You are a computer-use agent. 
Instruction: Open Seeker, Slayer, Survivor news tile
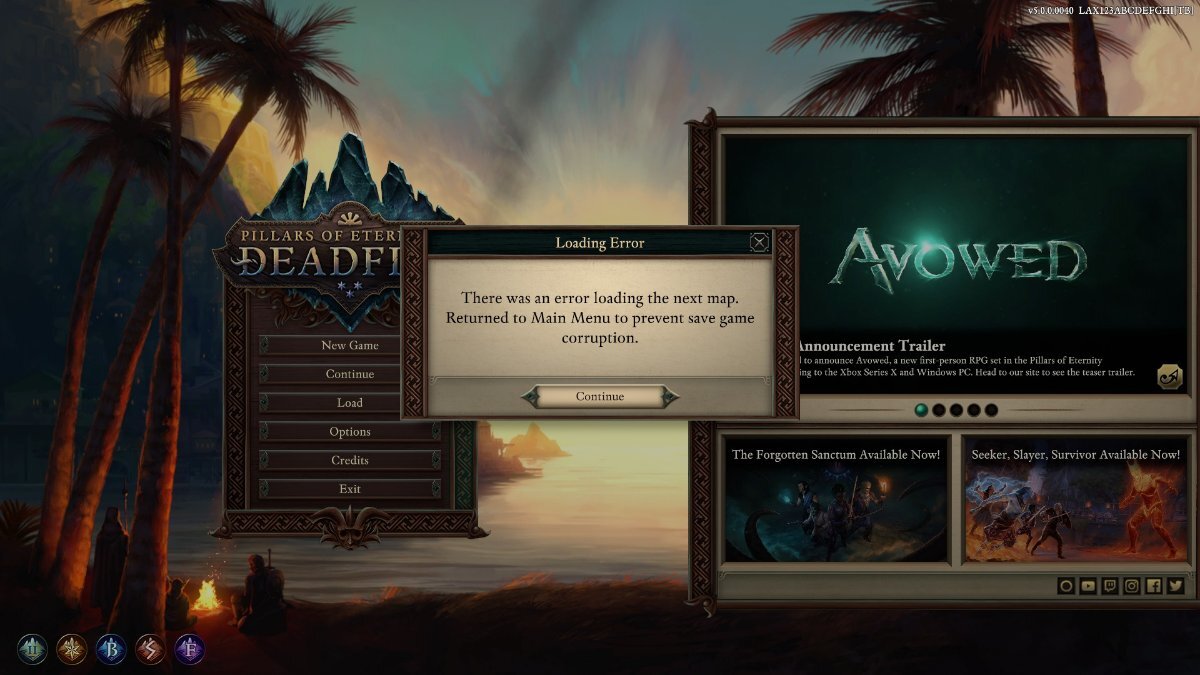pos(1075,498)
